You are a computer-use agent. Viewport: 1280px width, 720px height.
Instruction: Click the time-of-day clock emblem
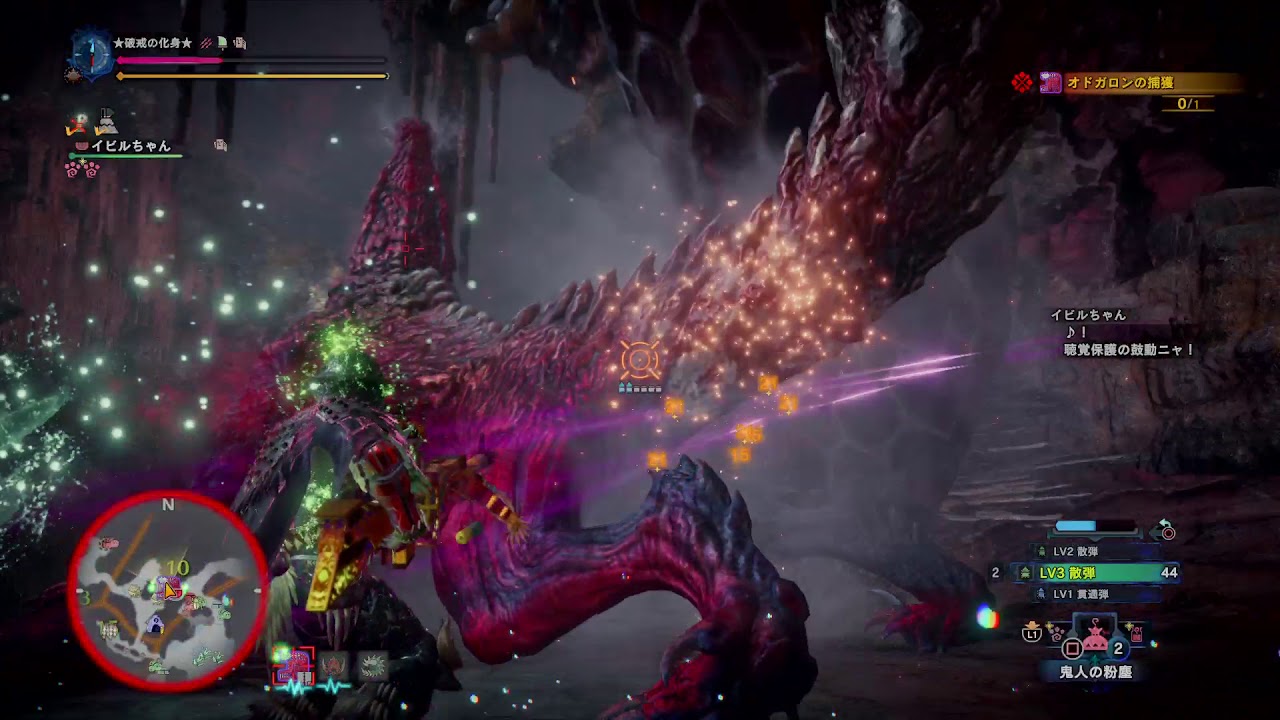[91, 54]
